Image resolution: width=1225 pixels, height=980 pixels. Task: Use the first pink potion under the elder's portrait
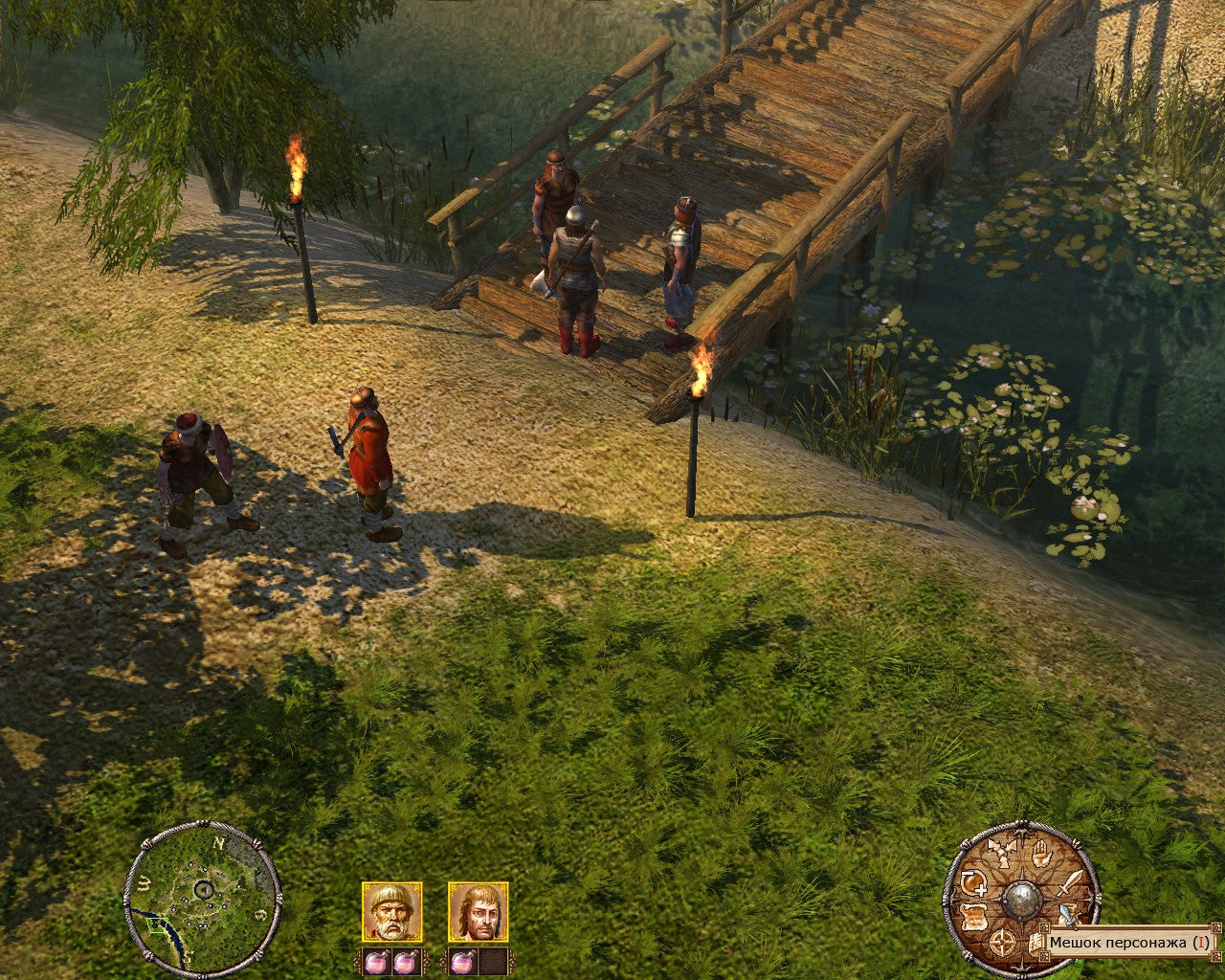click(377, 962)
